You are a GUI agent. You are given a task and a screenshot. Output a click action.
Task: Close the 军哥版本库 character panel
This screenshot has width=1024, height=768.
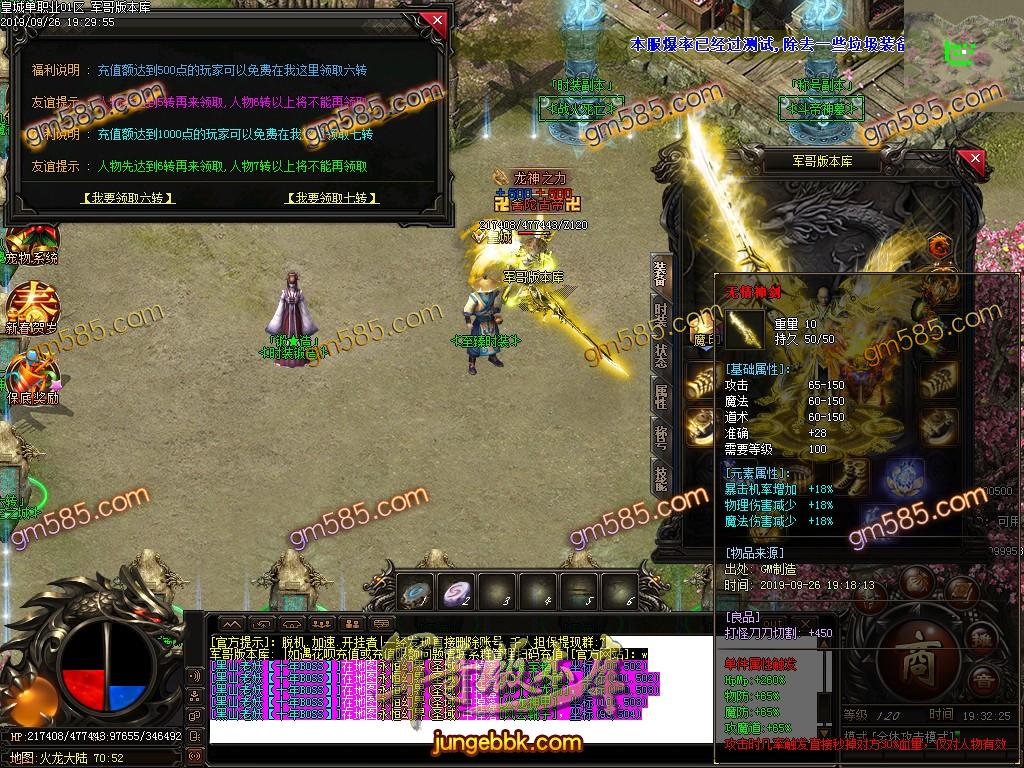(x=971, y=160)
